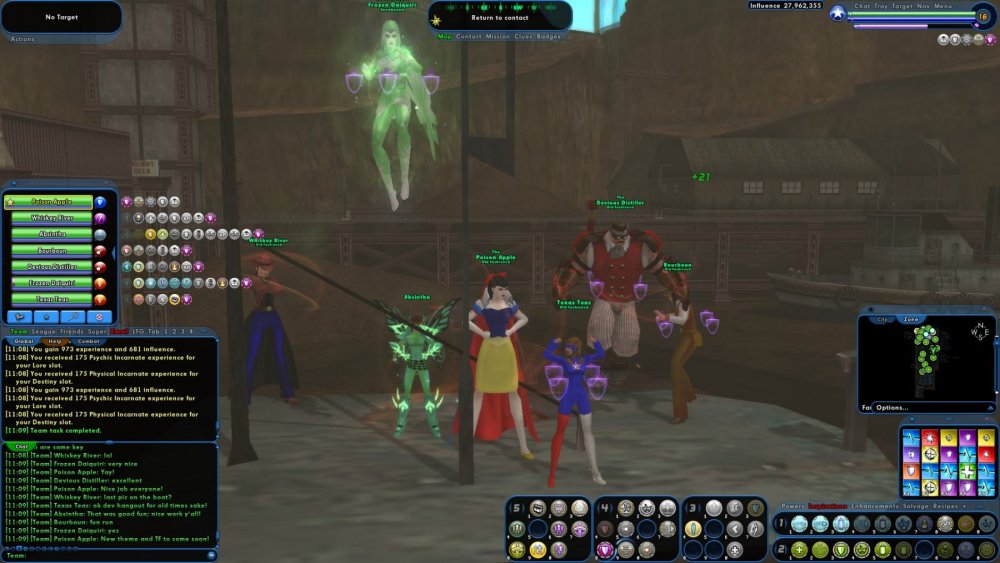This screenshot has height=563, width=1000.
Task: Switch chat to the Combat tab
Action: [x=88, y=341]
